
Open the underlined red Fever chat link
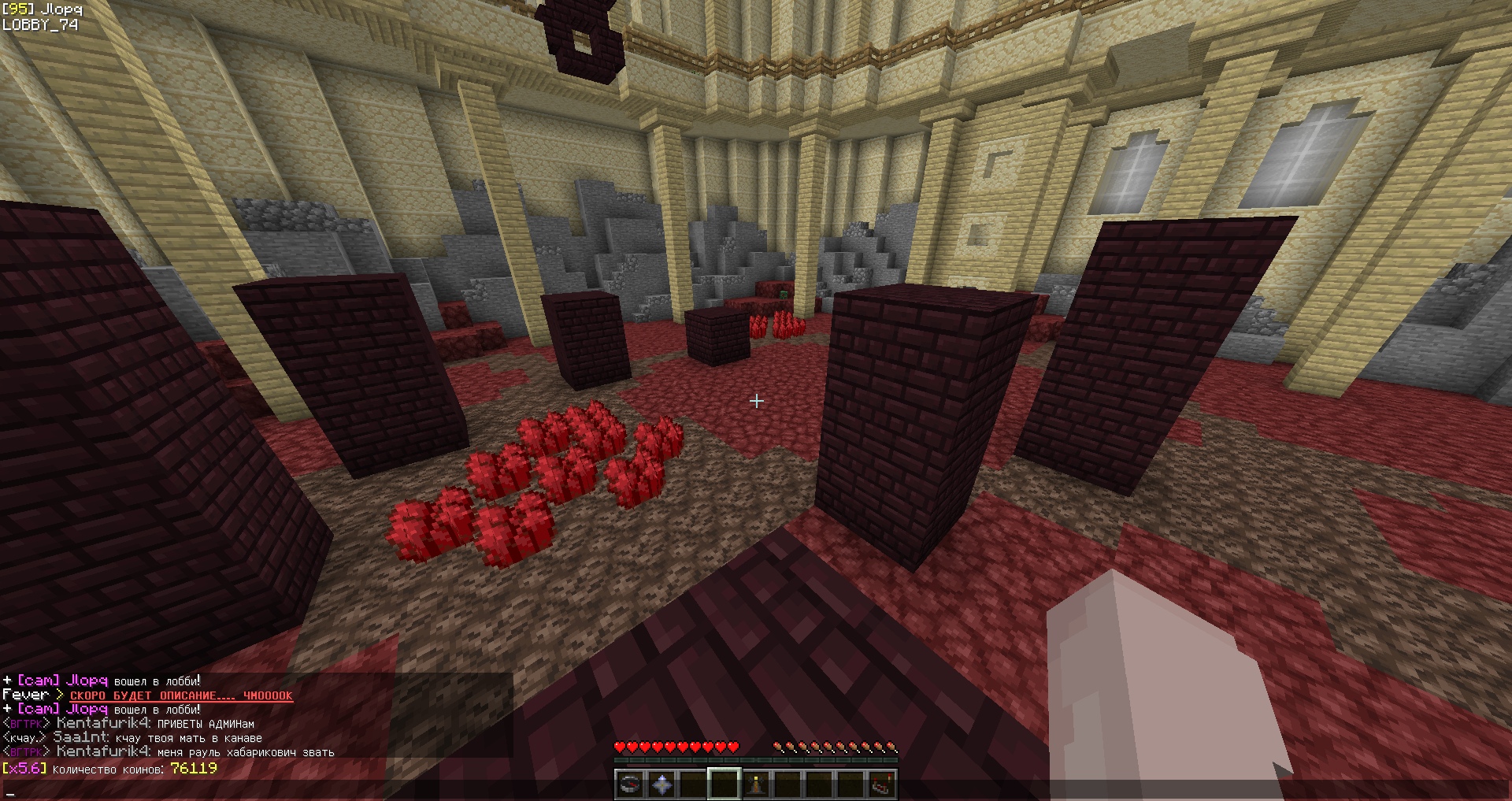181,695
